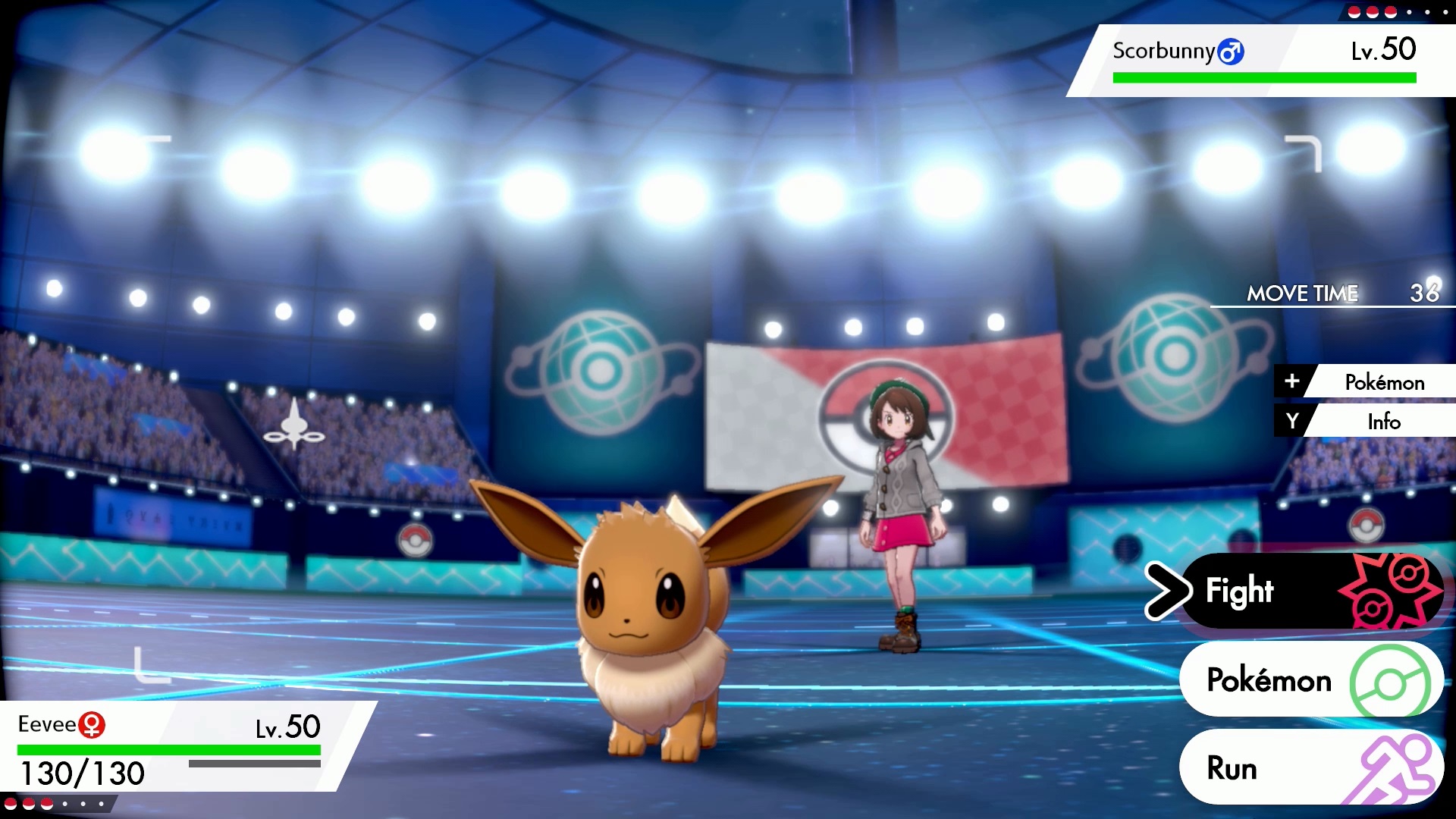Screen dimensions: 1456x819
Task: Click Eevee's 130/130 HP readout
Action: [83, 773]
